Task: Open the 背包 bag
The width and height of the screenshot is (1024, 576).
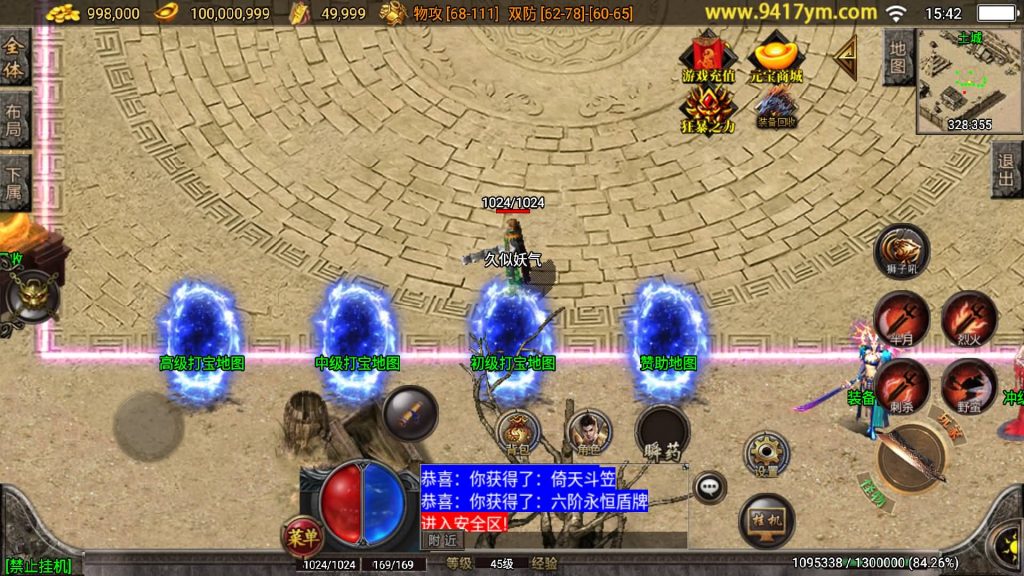Action: (517, 433)
